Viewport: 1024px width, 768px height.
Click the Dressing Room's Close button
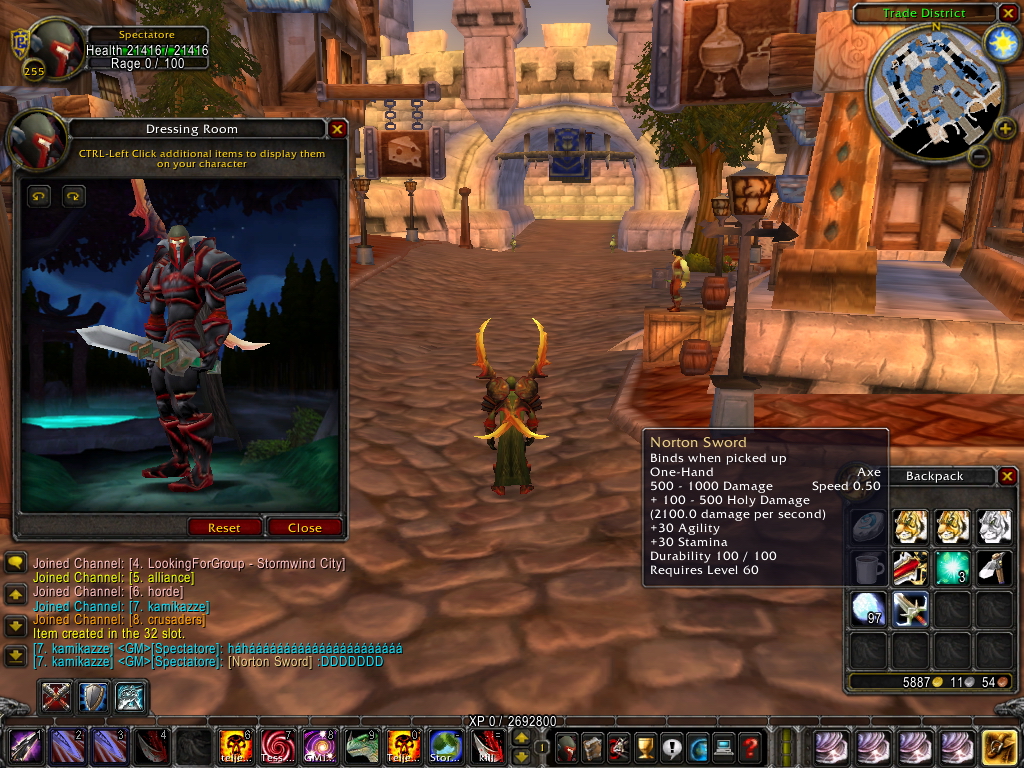(304, 527)
